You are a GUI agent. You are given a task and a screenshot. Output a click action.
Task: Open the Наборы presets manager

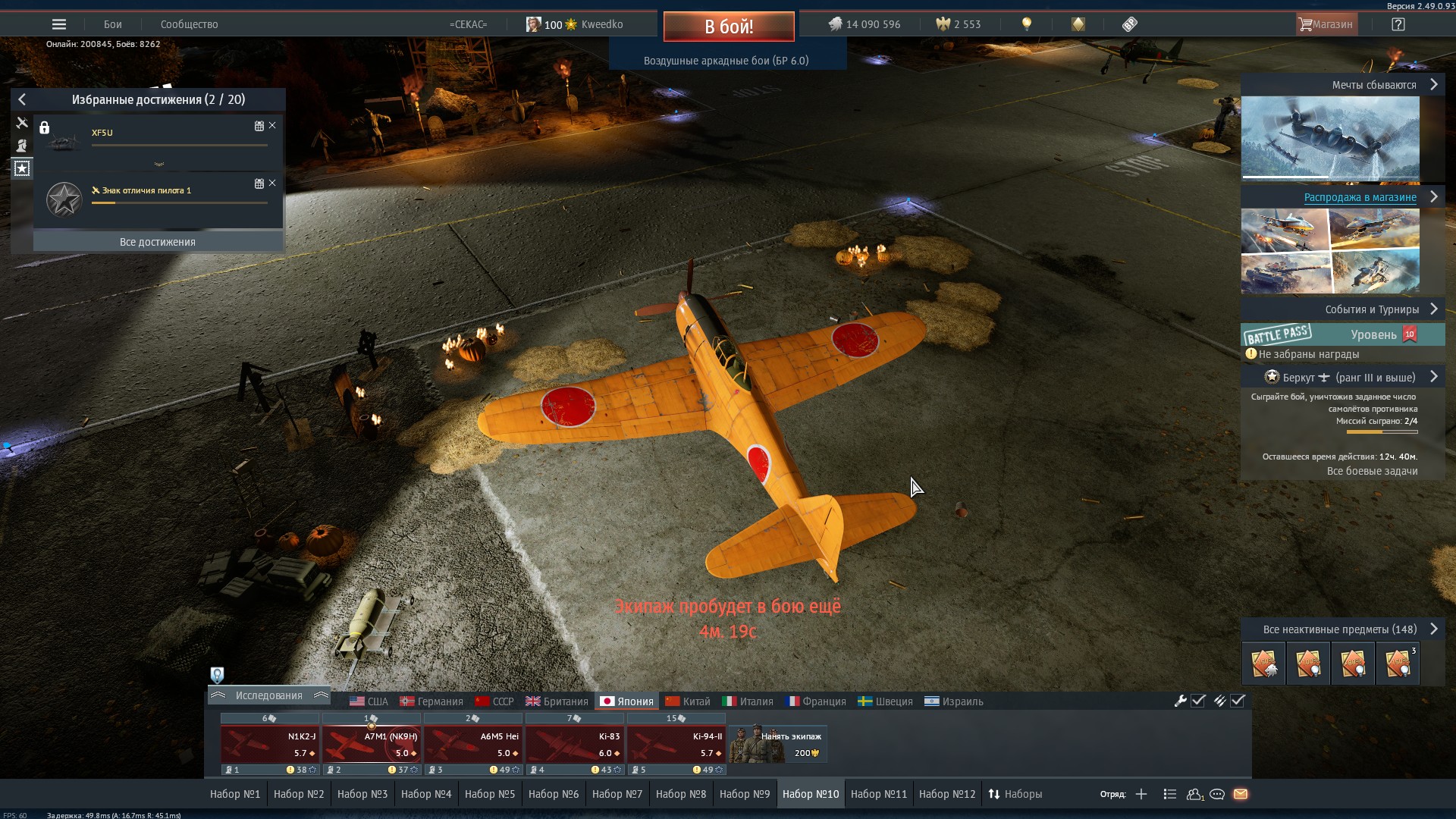pos(1015,794)
